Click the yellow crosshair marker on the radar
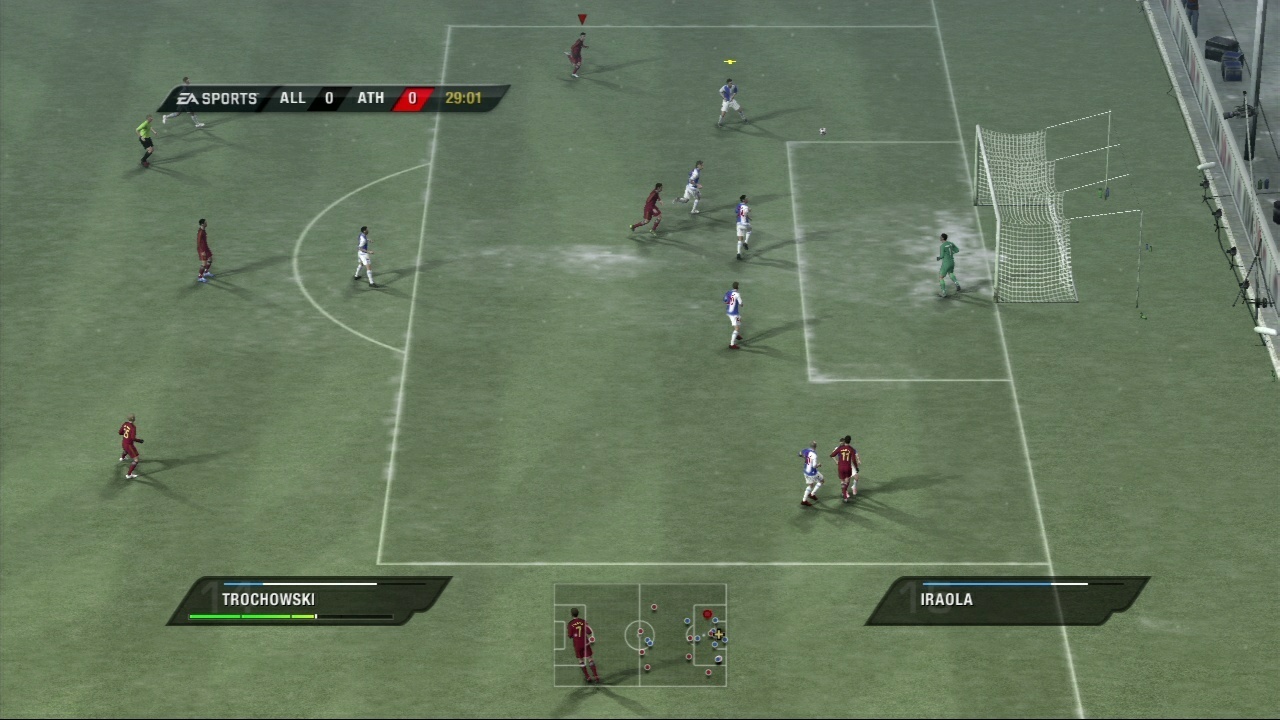This screenshot has width=1280, height=720. 719,634
